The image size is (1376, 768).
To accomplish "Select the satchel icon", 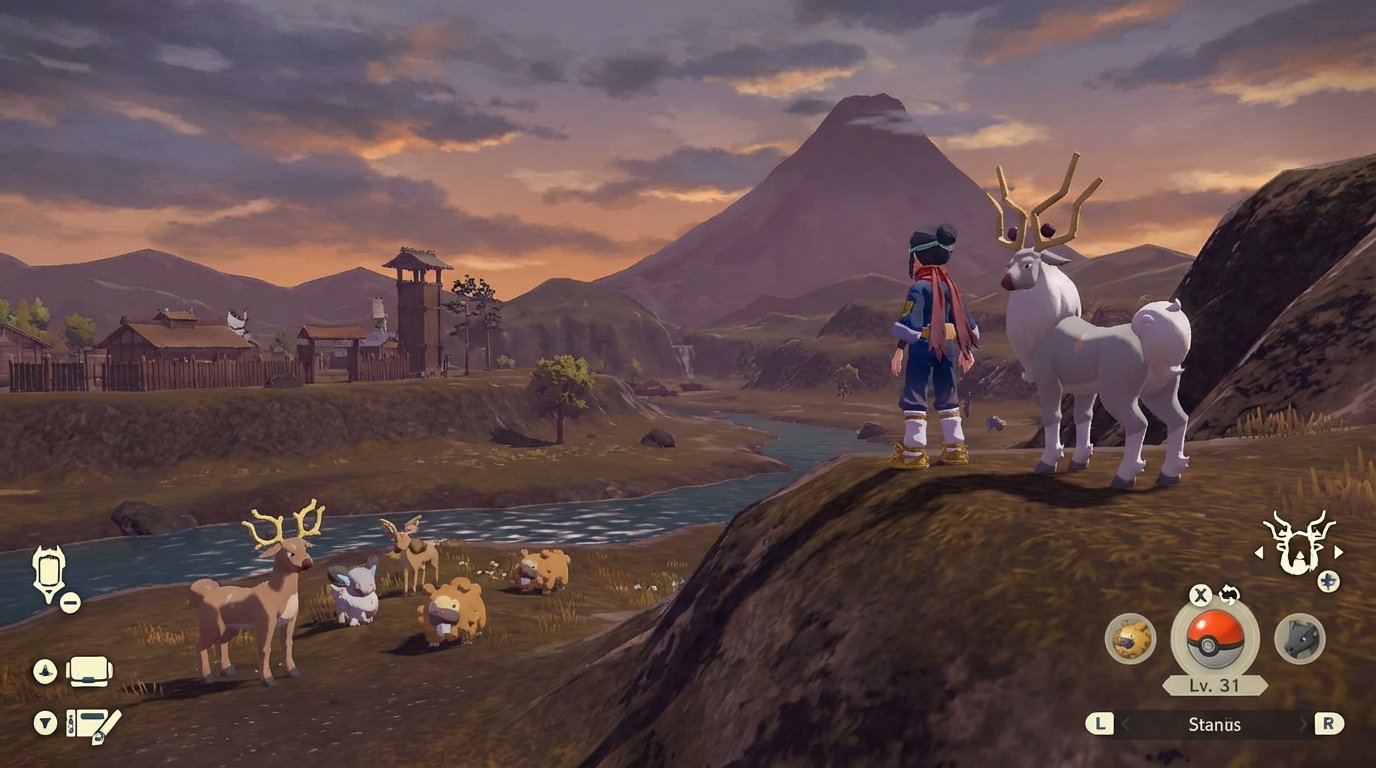I will 88,671.
